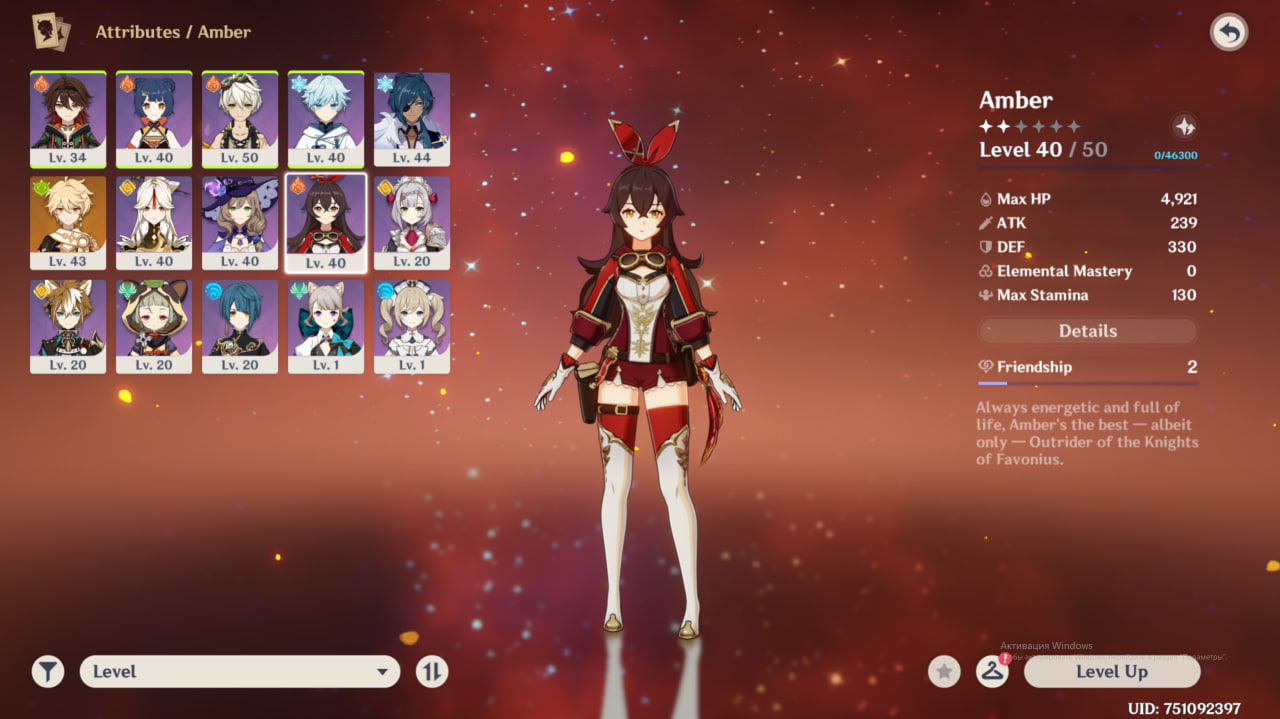Click the Attributes cards icon in header
This screenshot has height=719, width=1280.
pyautogui.click(x=50, y=32)
